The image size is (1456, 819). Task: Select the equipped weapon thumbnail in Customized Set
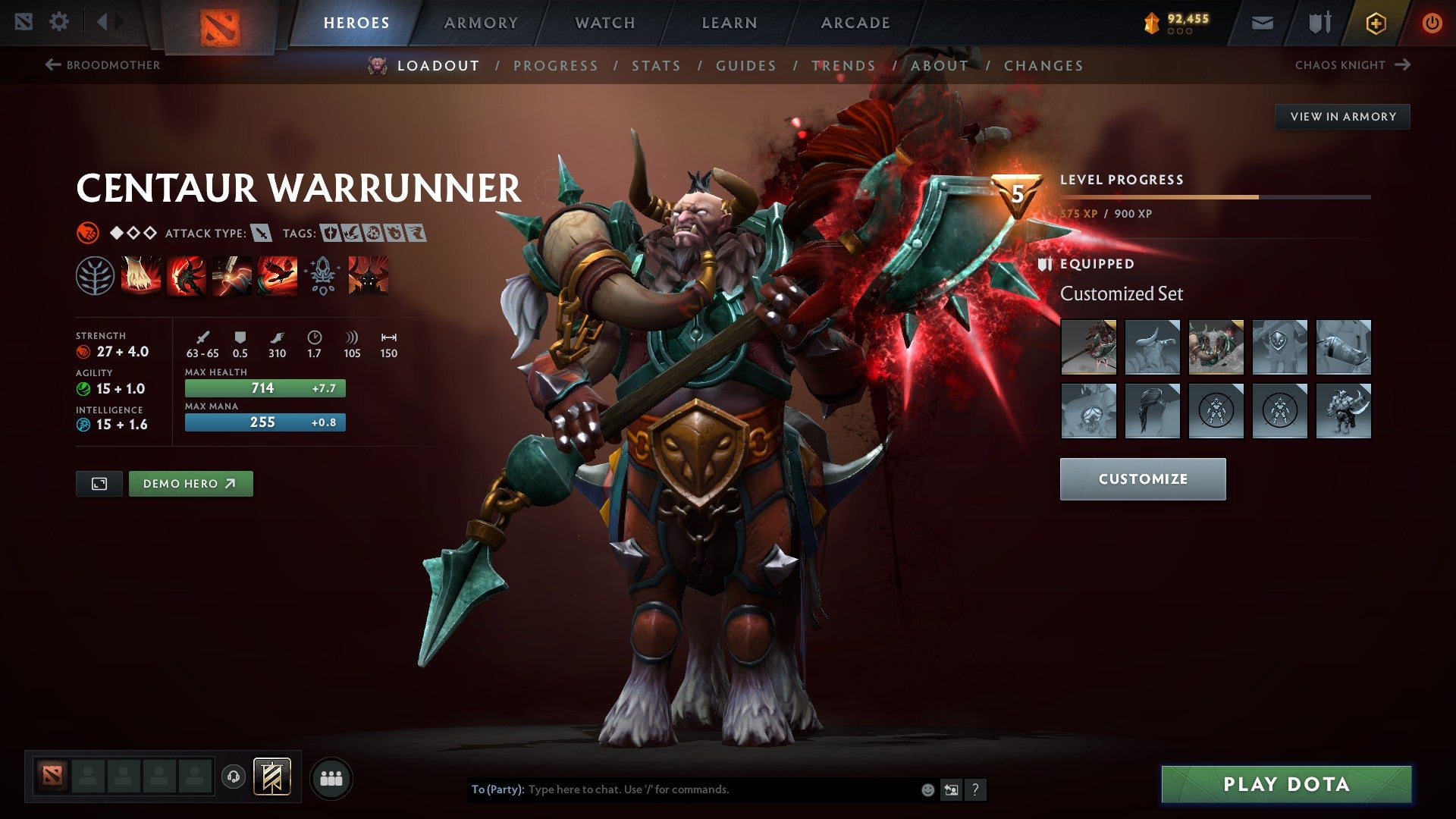[1090, 347]
